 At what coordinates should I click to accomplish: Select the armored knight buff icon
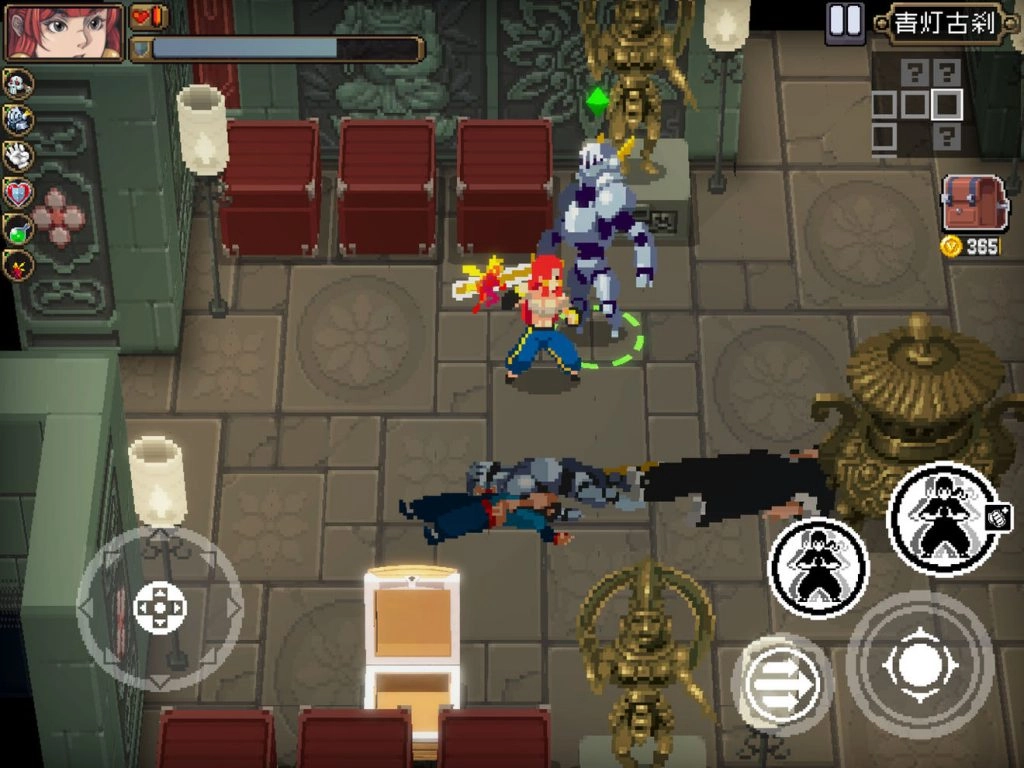pyautogui.click(x=18, y=120)
